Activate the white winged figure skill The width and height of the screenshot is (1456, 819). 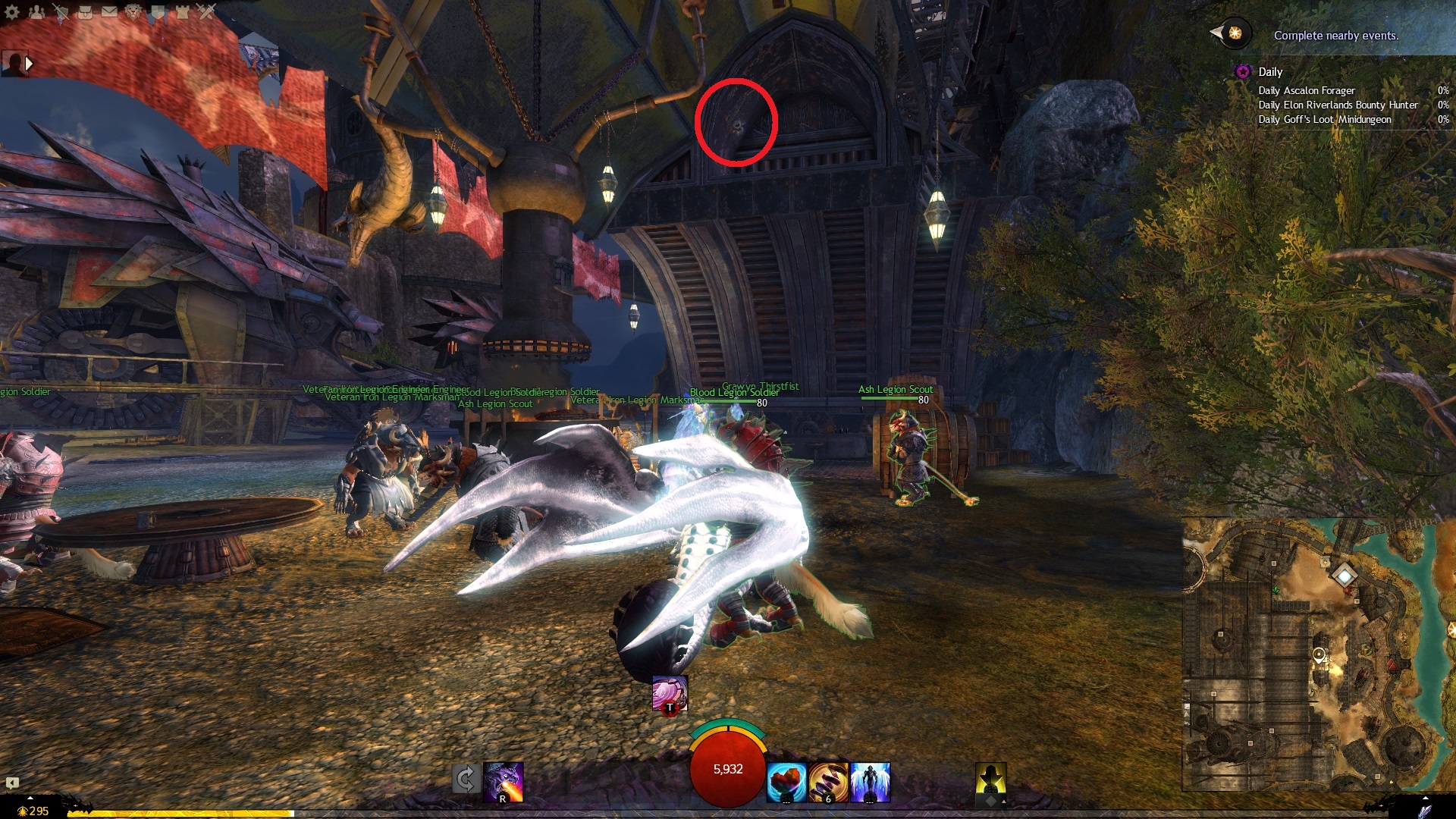pos(870,782)
